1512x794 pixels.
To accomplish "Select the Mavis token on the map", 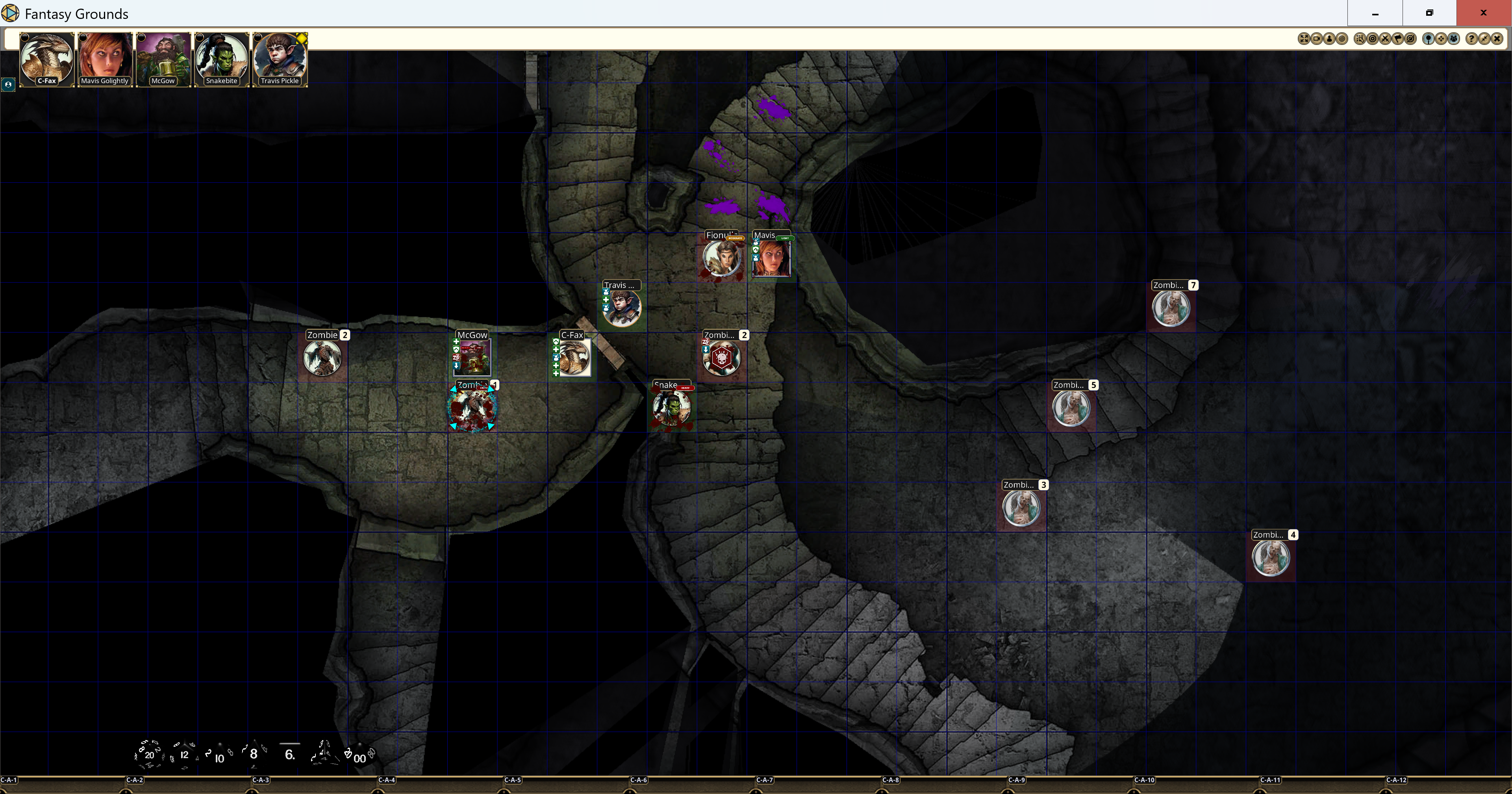I will [772, 260].
